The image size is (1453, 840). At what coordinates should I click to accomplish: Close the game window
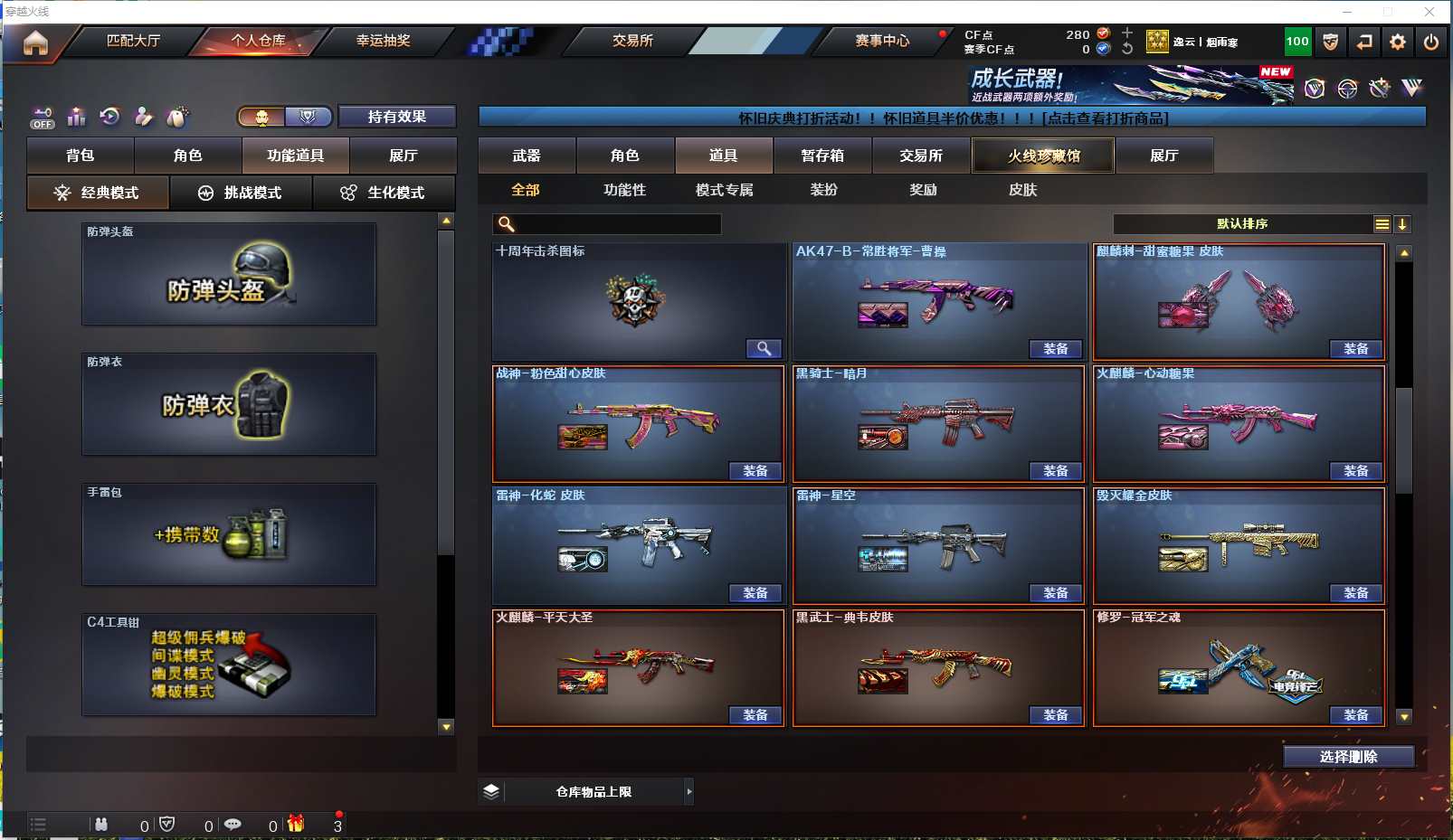1429,12
